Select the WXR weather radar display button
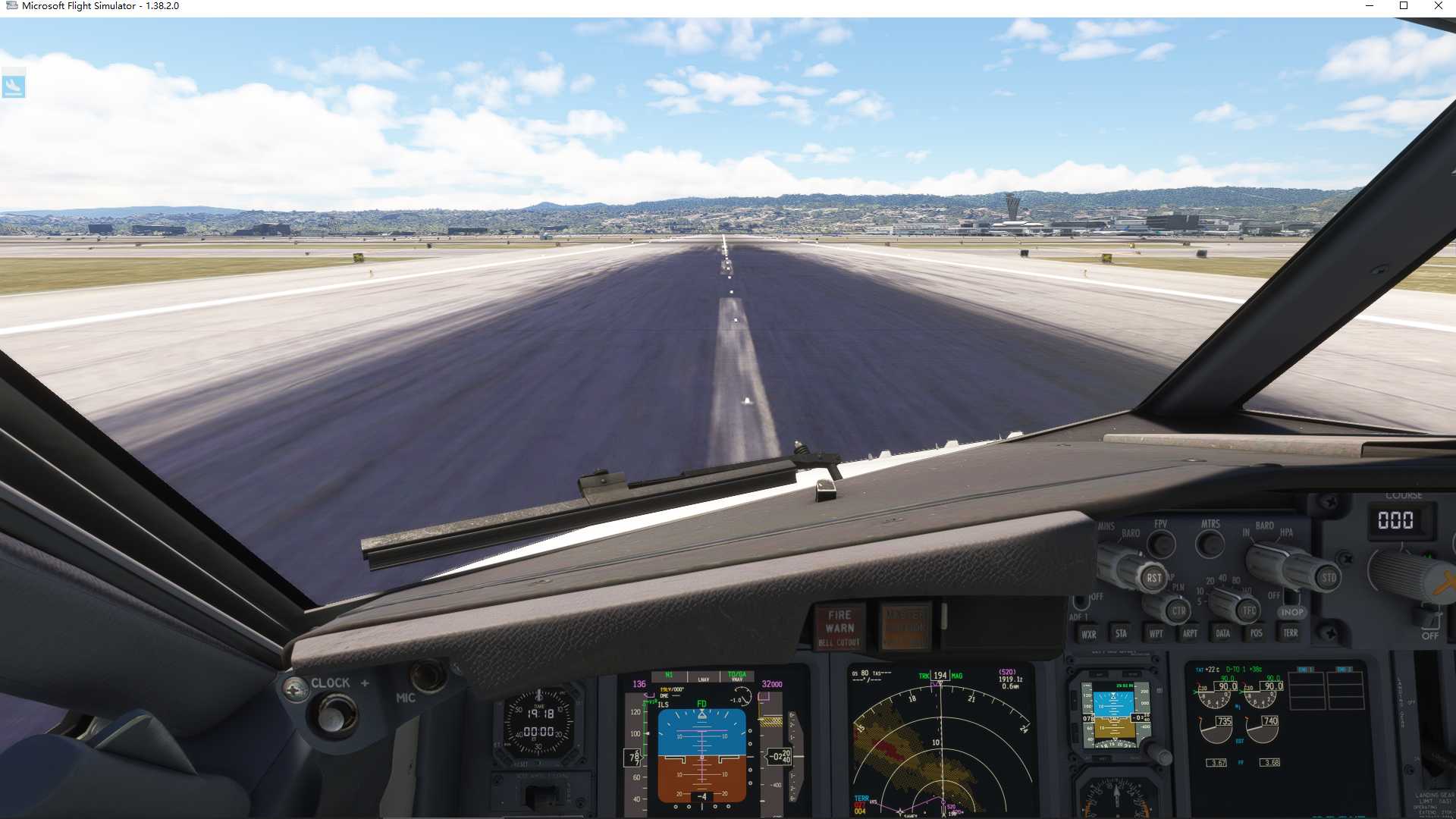 pyautogui.click(x=1090, y=633)
